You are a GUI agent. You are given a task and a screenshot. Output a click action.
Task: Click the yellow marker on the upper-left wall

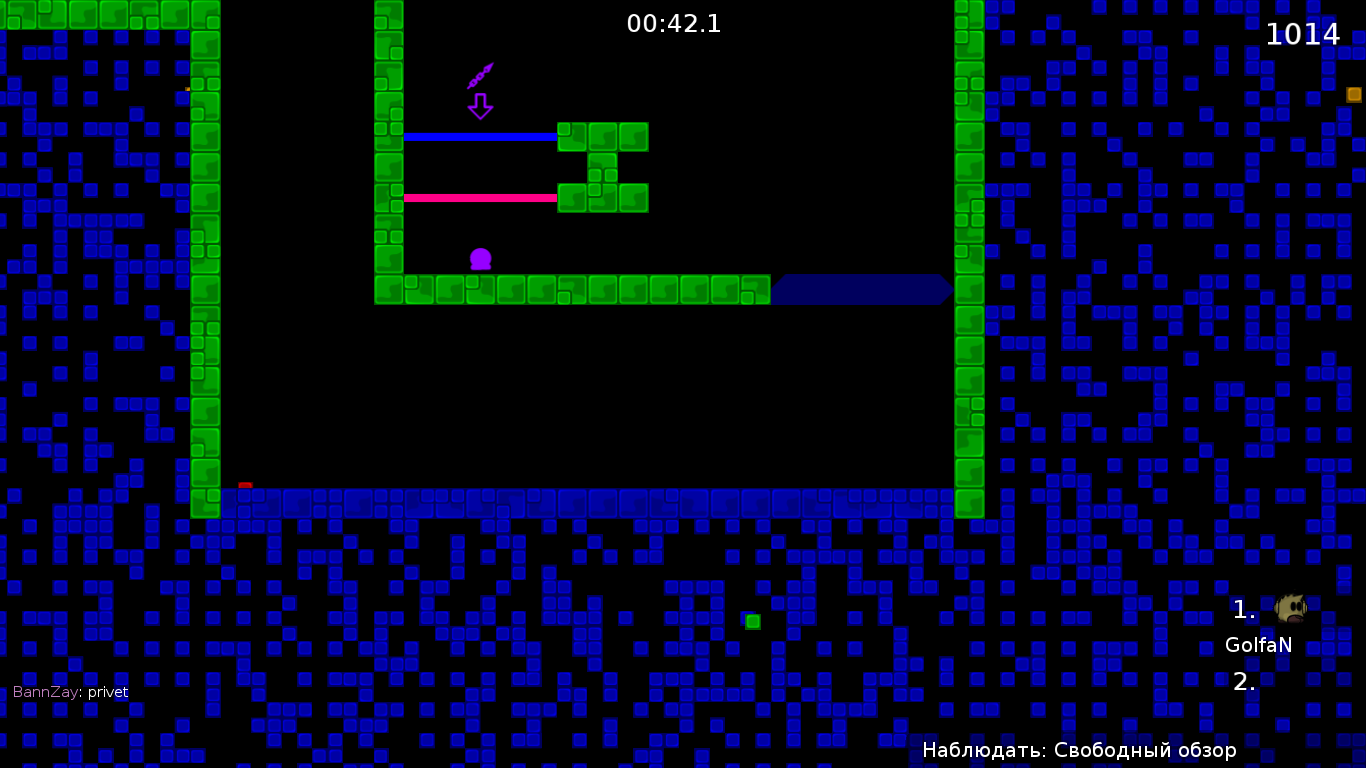click(186, 89)
